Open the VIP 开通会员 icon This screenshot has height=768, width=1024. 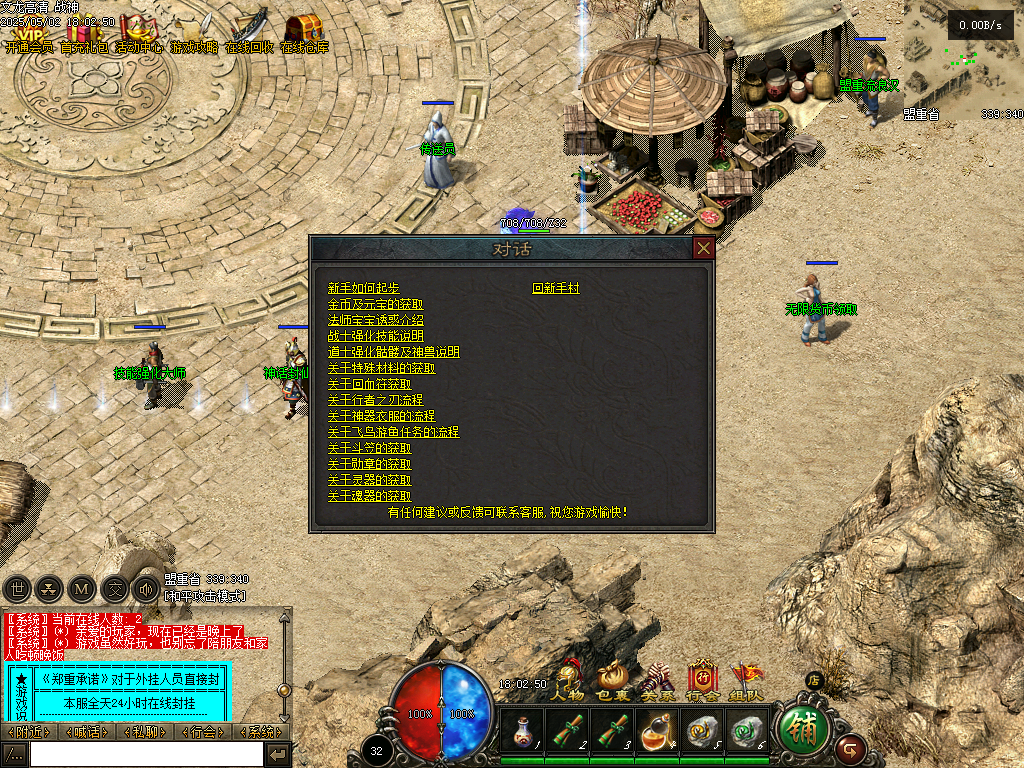(28, 30)
